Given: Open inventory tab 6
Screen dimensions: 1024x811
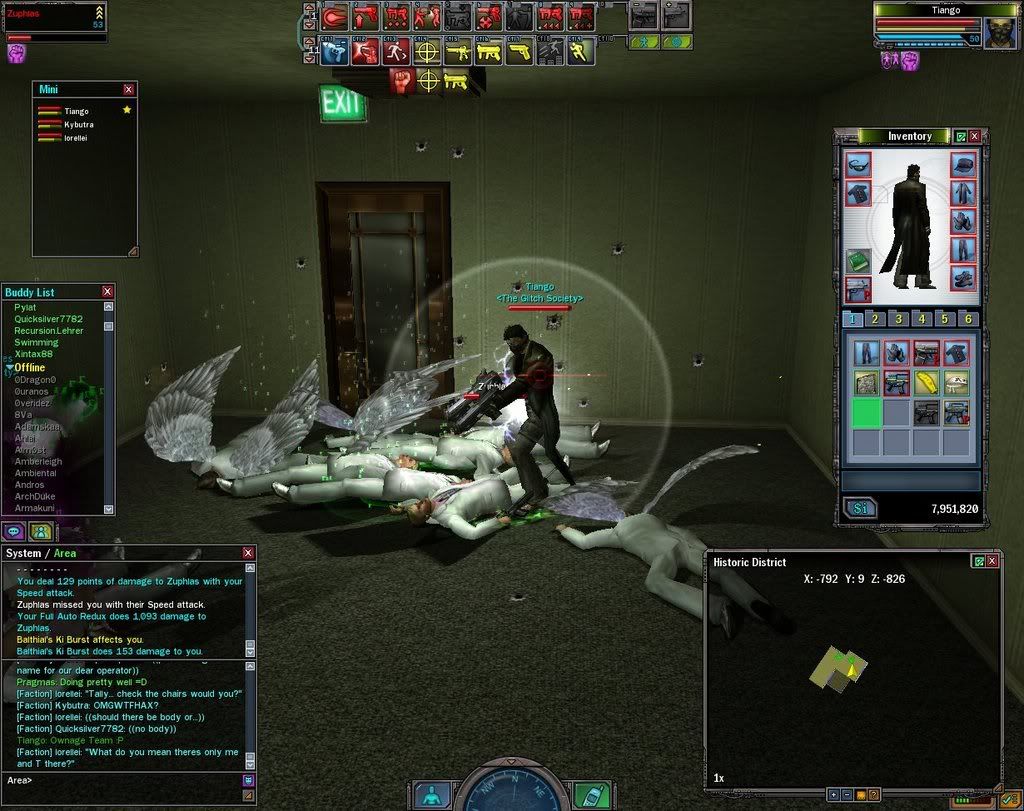Looking at the screenshot, I should pos(966,319).
